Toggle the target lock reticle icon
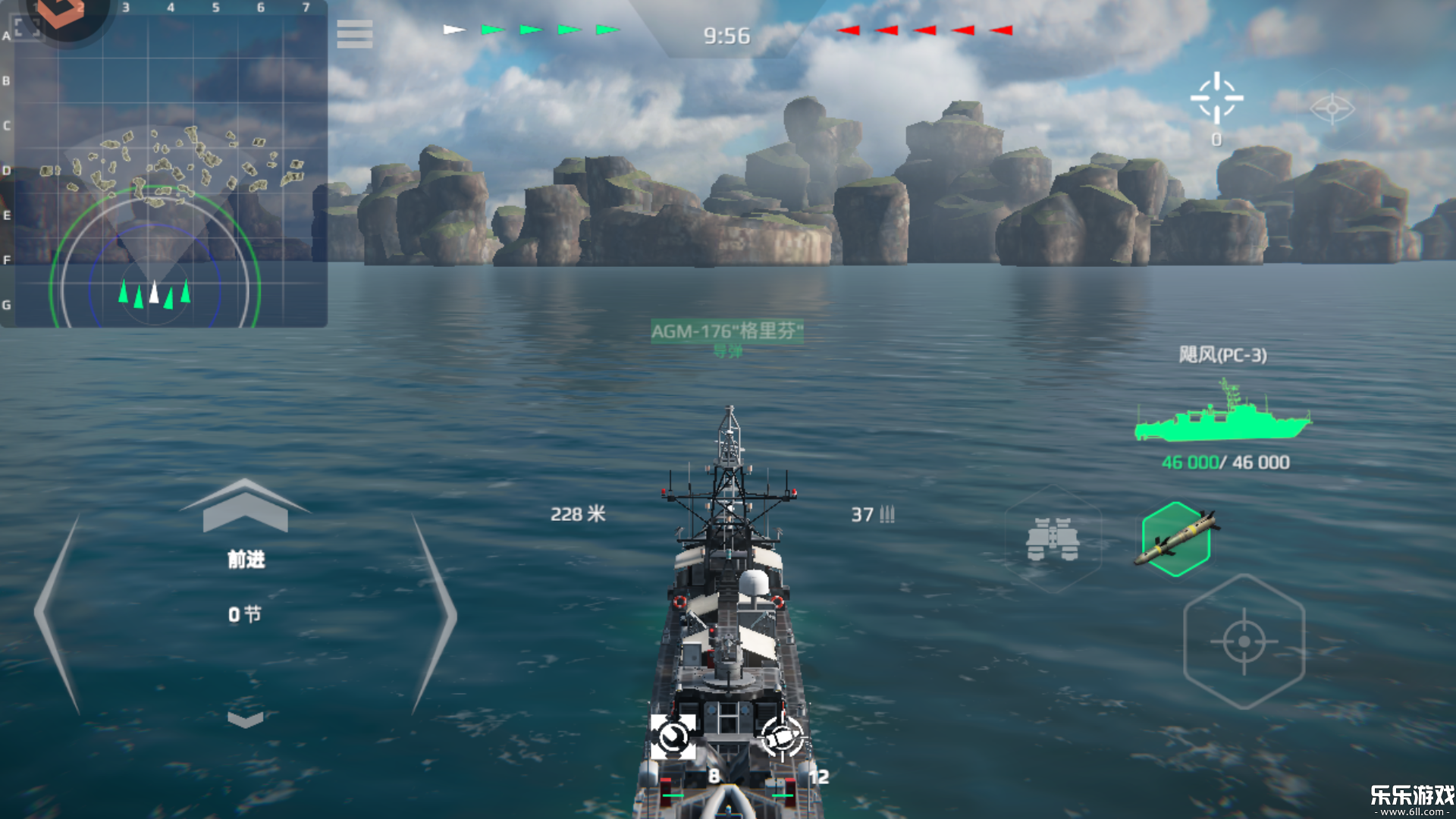The width and height of the screenshot is (1456, 819). point(1216,99)
